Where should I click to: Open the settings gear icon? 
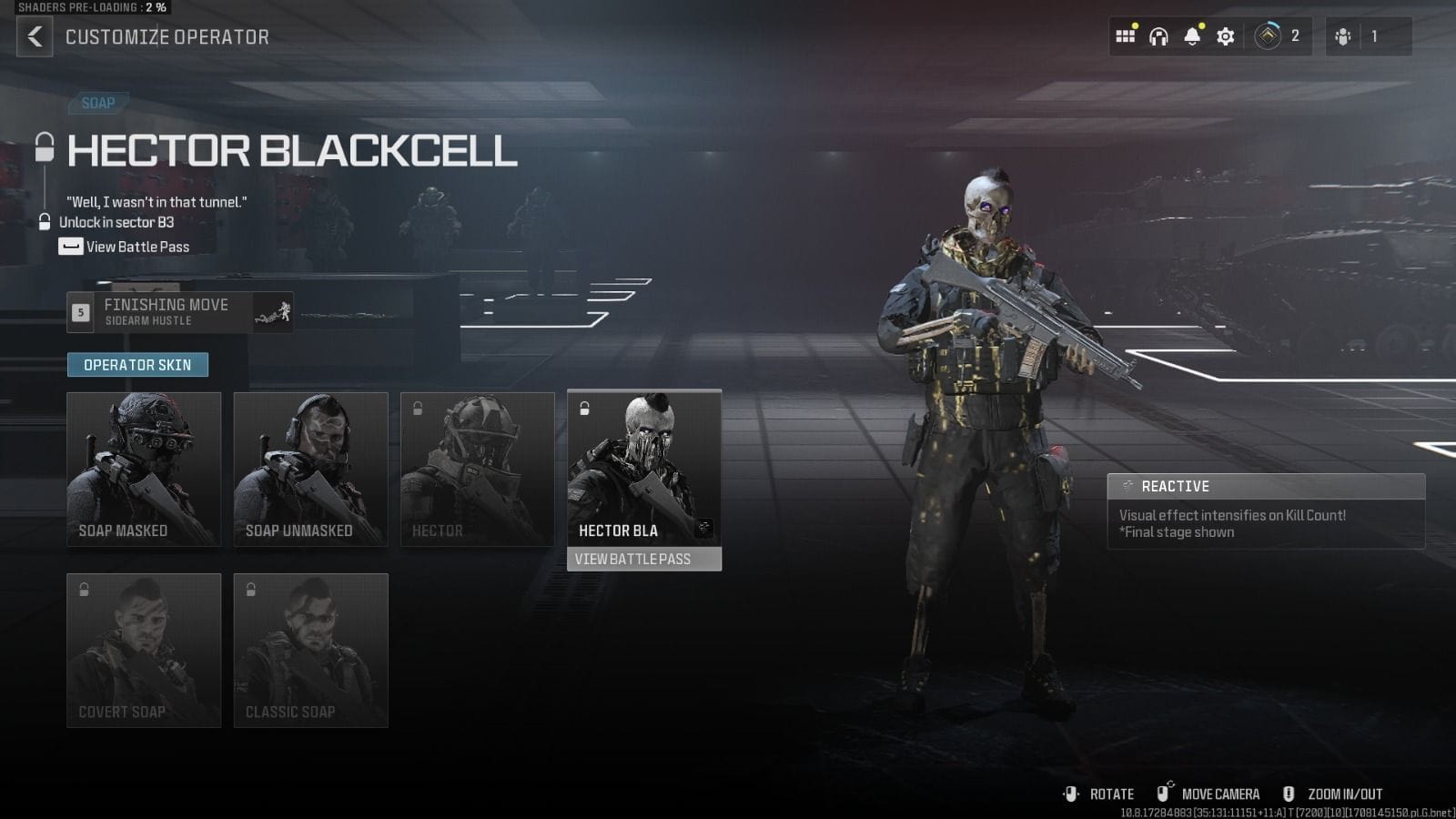[x=1225, y=36]
